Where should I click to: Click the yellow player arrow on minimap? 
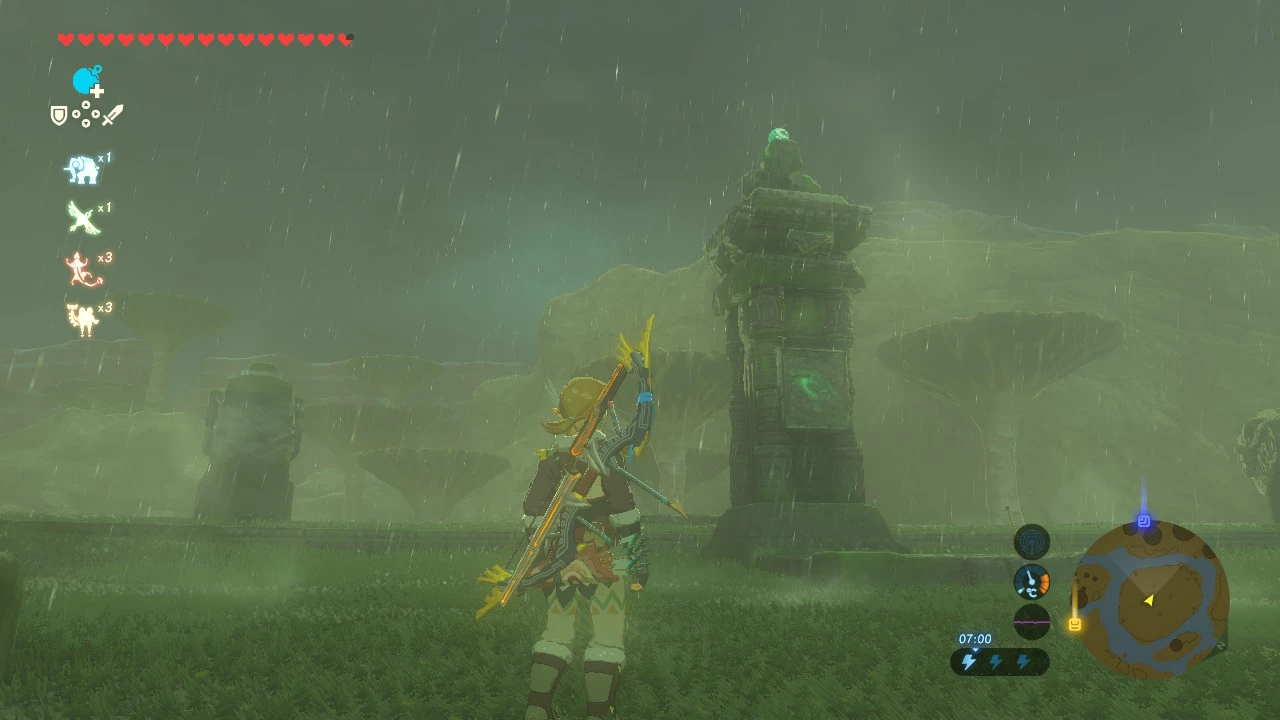(x=1149, y=600)
